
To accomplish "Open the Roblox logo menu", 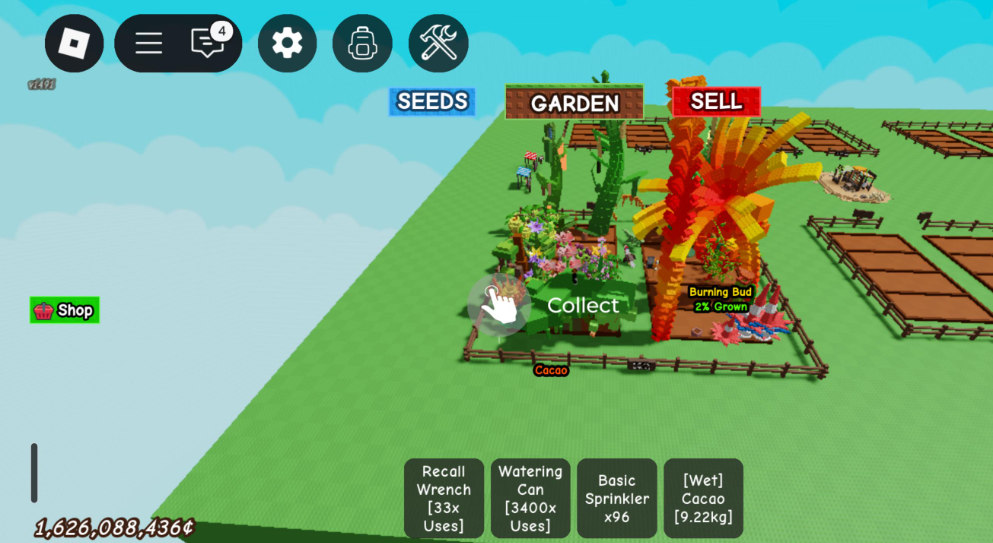I will [74, 43].
